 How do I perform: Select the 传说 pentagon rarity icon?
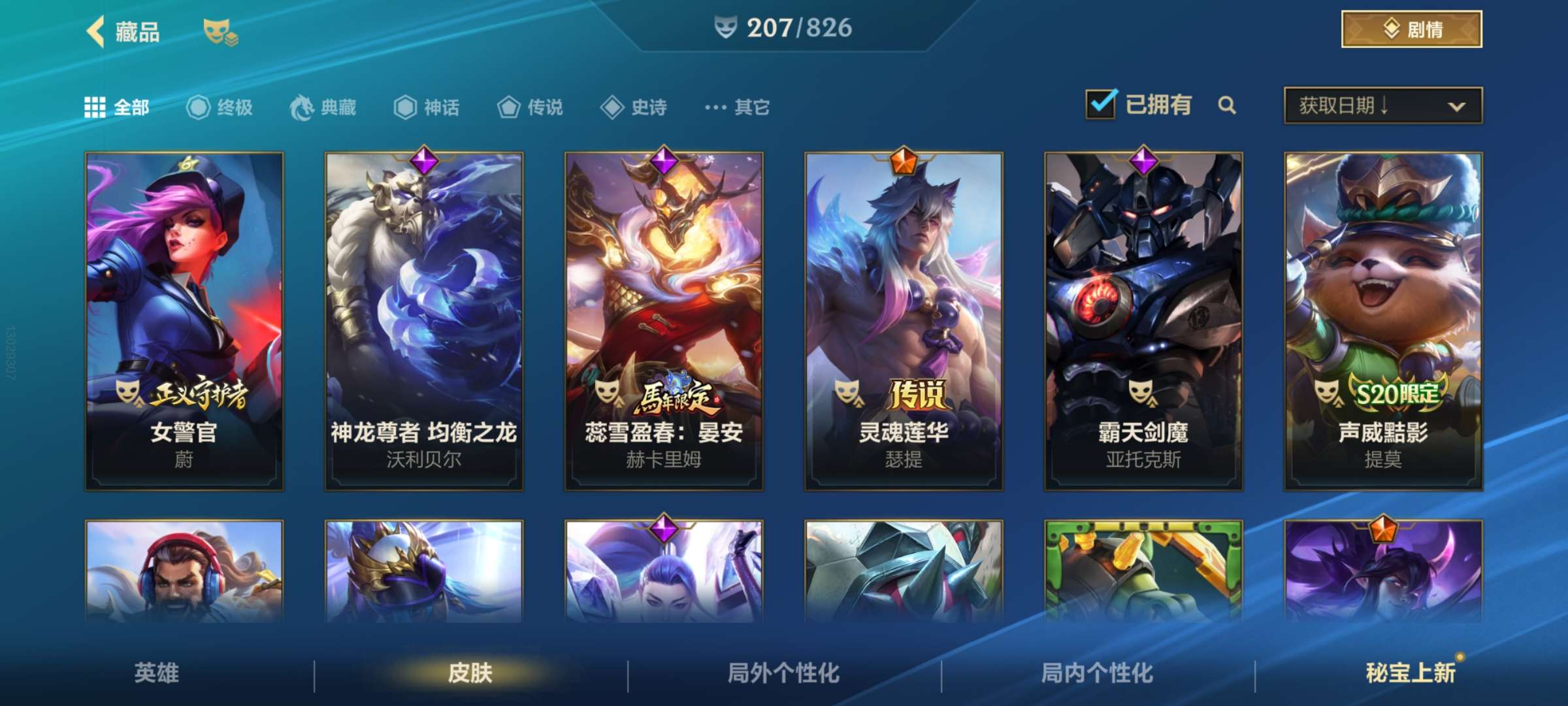tap(508, 108)
